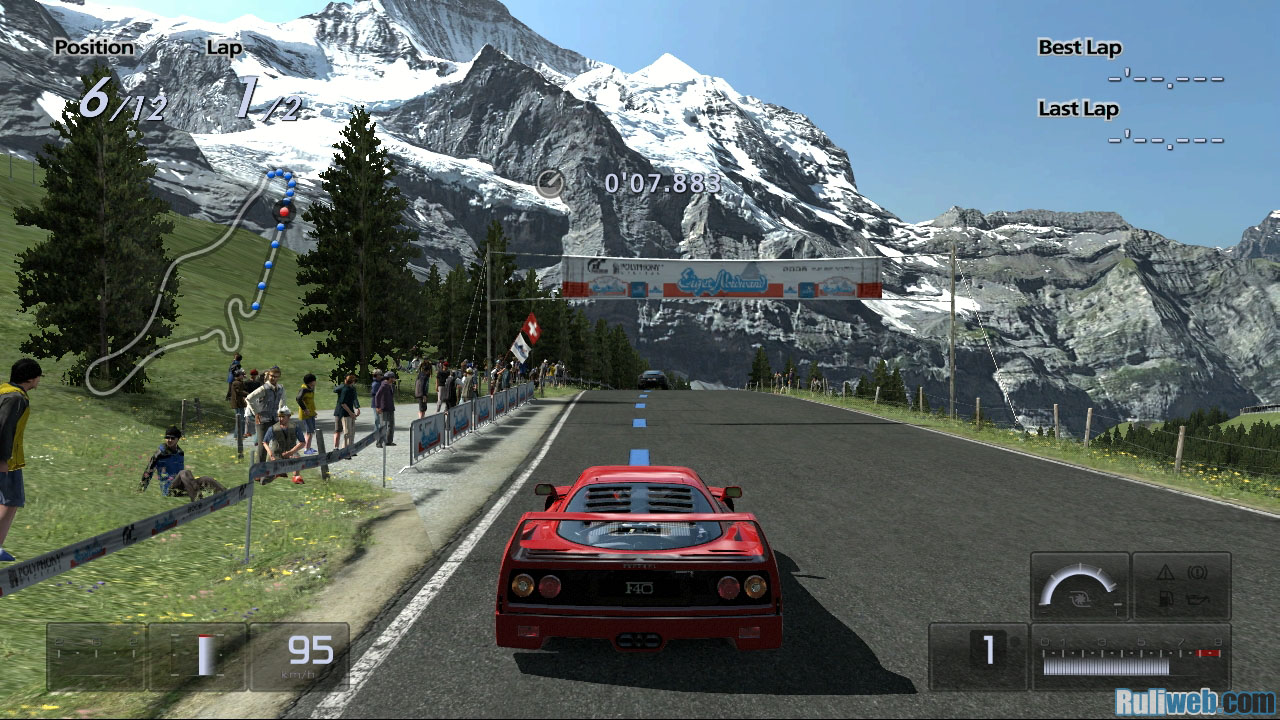The image size is (1280, 720).
Task: Click the warning indicator lights panel
Action: [x=1181, y=585]
